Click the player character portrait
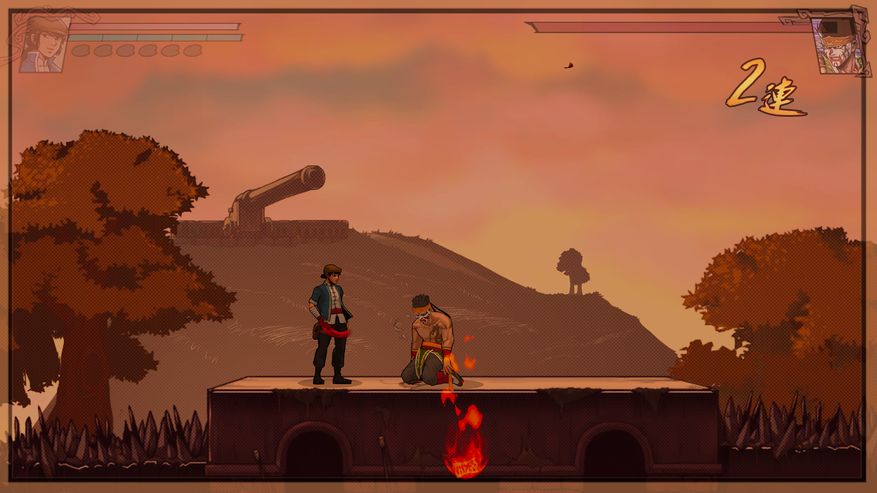 pyautogui.click(x=43, y=43)
